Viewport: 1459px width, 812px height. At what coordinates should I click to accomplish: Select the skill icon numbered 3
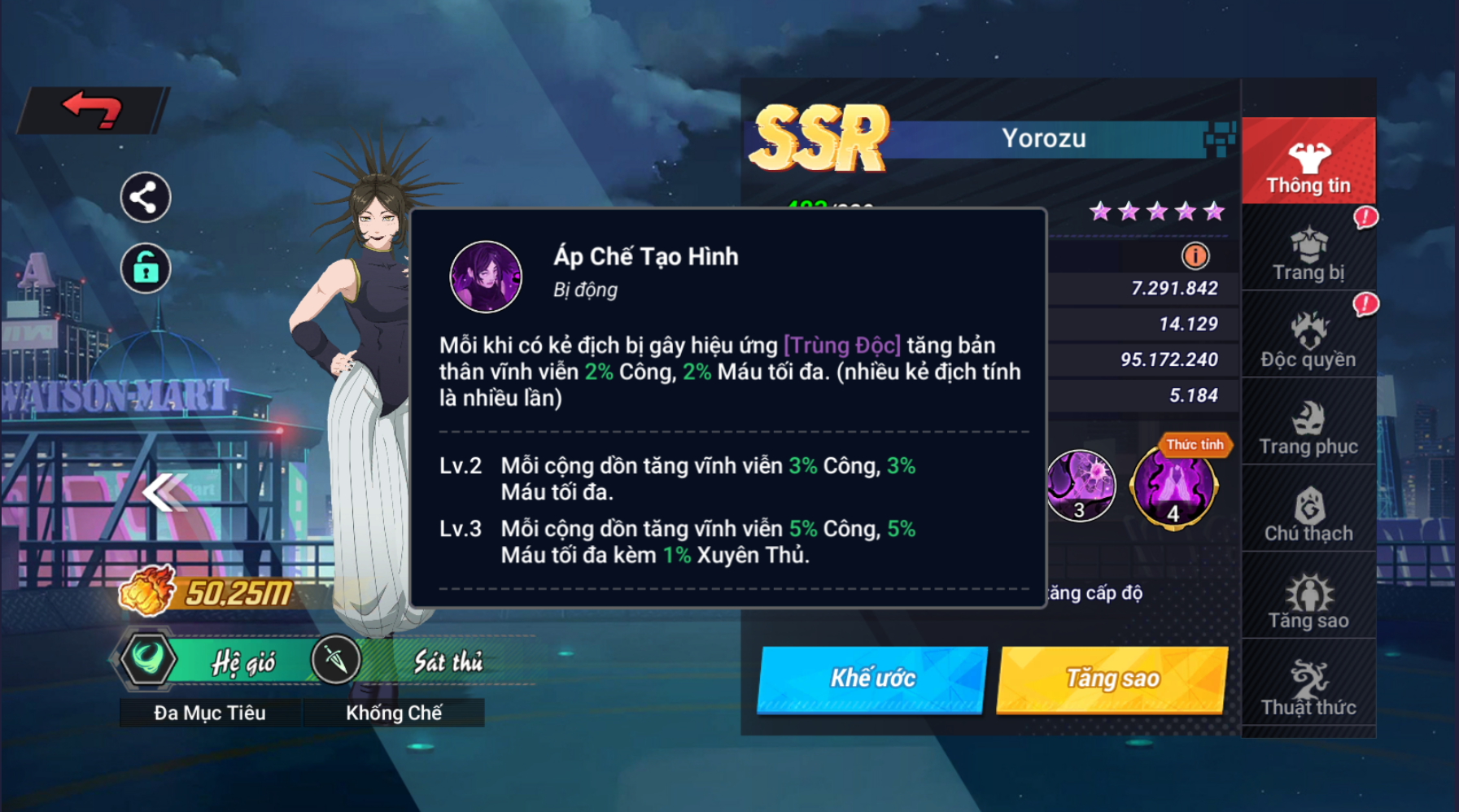pos(1080,486)
